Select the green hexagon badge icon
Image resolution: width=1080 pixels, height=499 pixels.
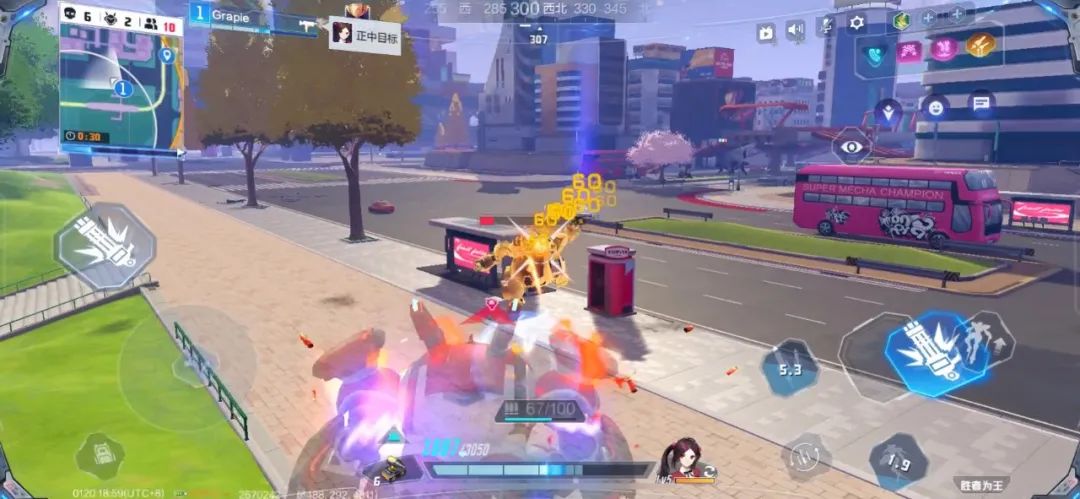[x=901, y=19]
